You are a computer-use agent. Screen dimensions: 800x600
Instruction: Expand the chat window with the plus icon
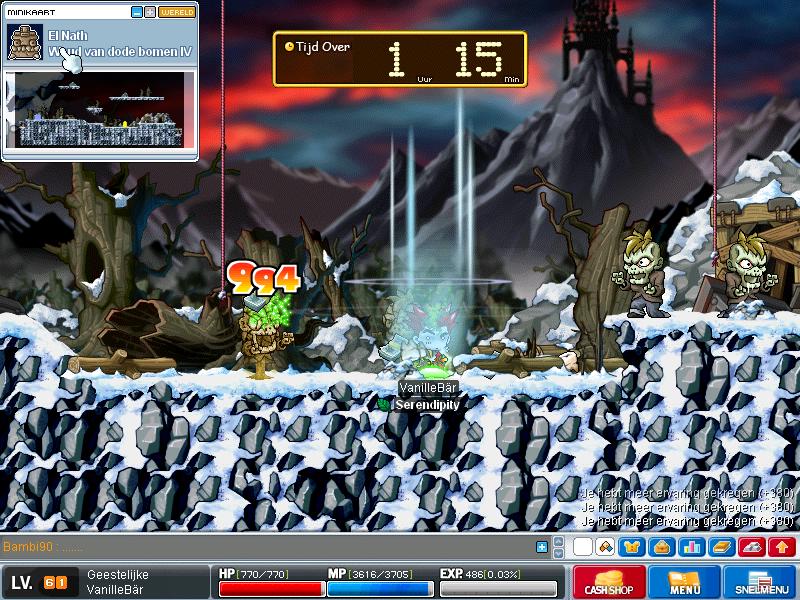[542, 547]
